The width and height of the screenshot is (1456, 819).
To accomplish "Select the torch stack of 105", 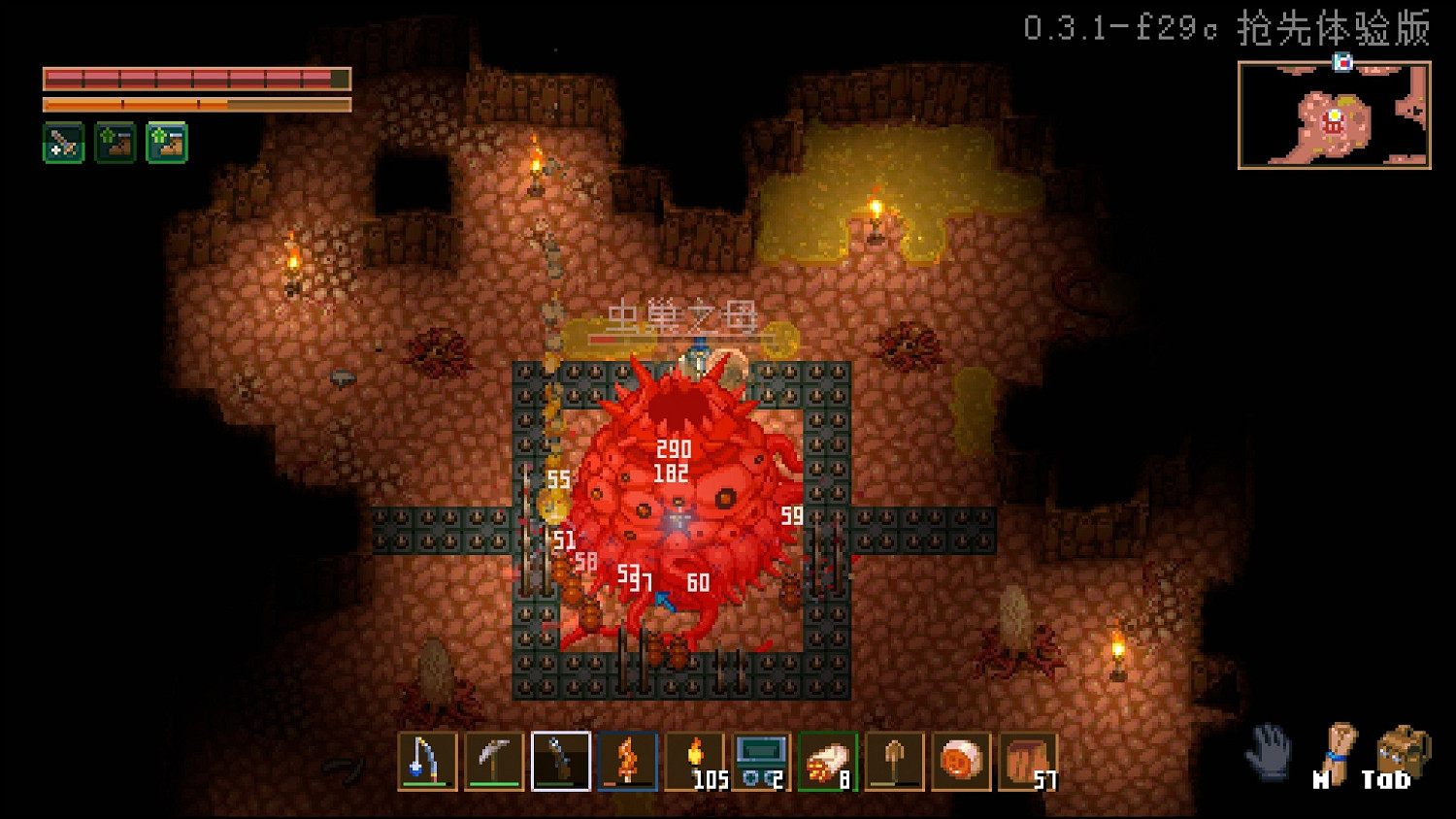I will [694, 761].
